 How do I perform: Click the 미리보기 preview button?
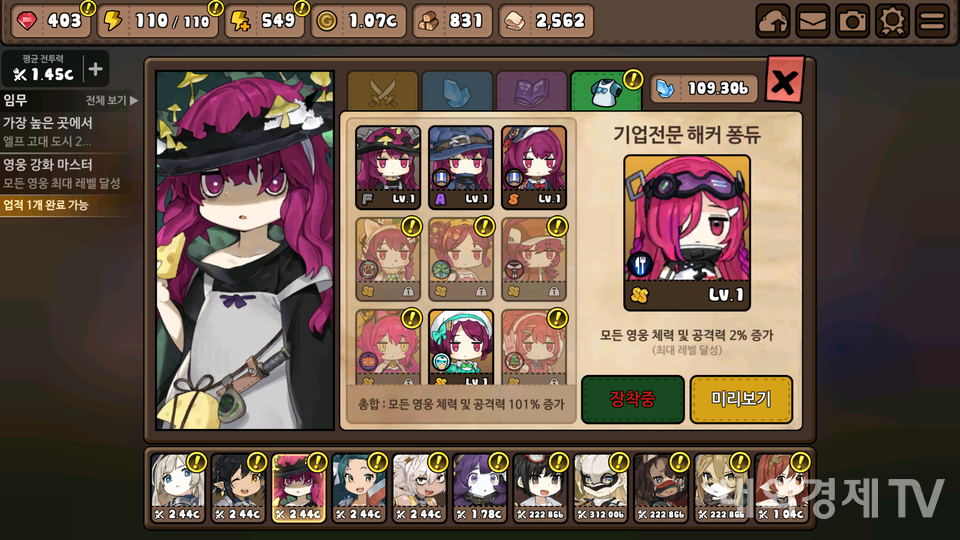coord(741,399)
